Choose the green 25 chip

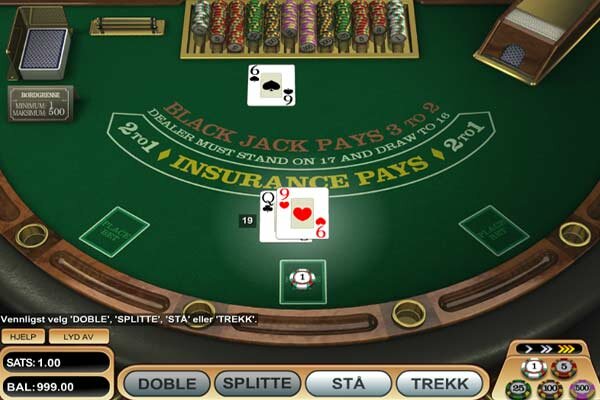518,388
